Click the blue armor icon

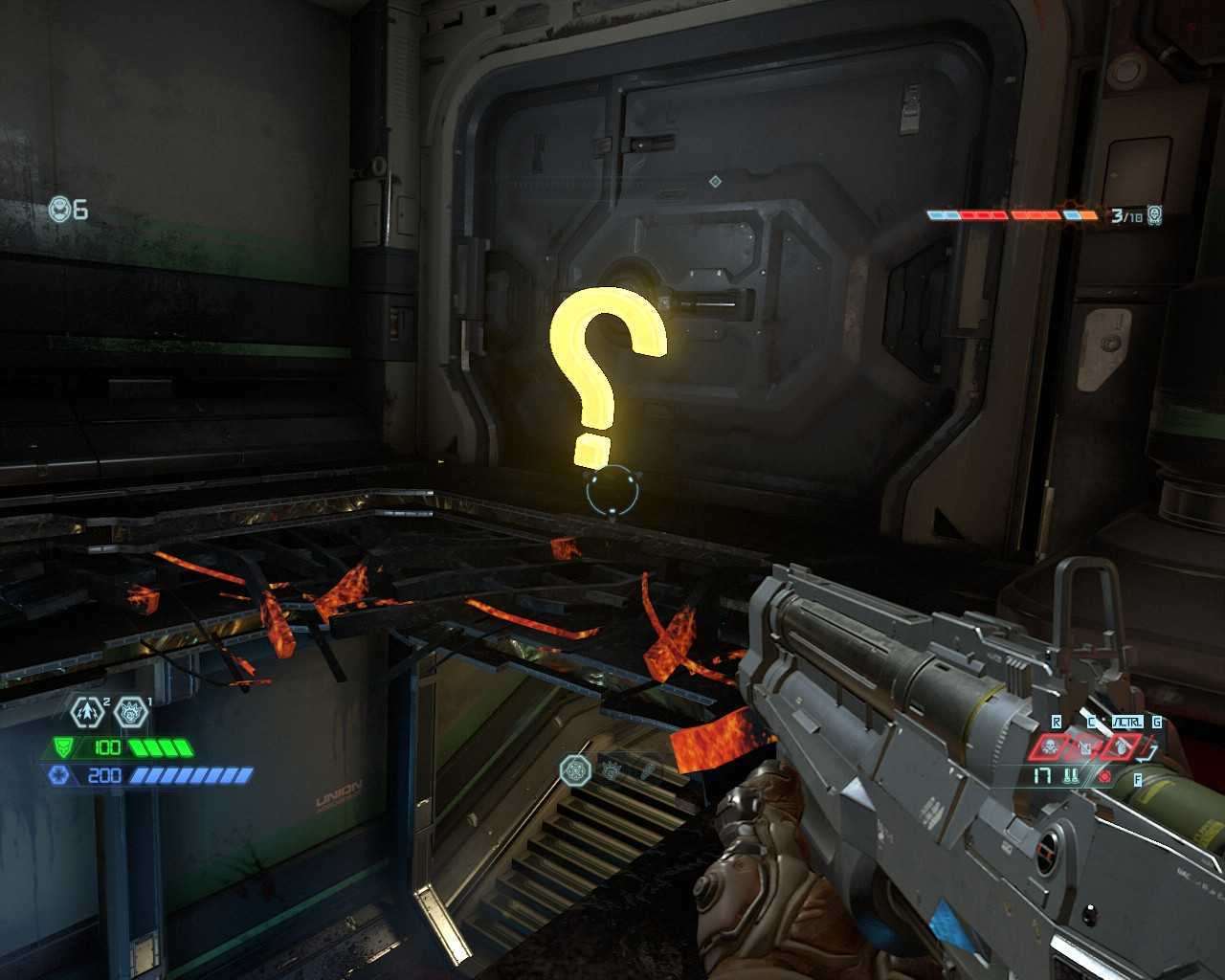(58, 775)
